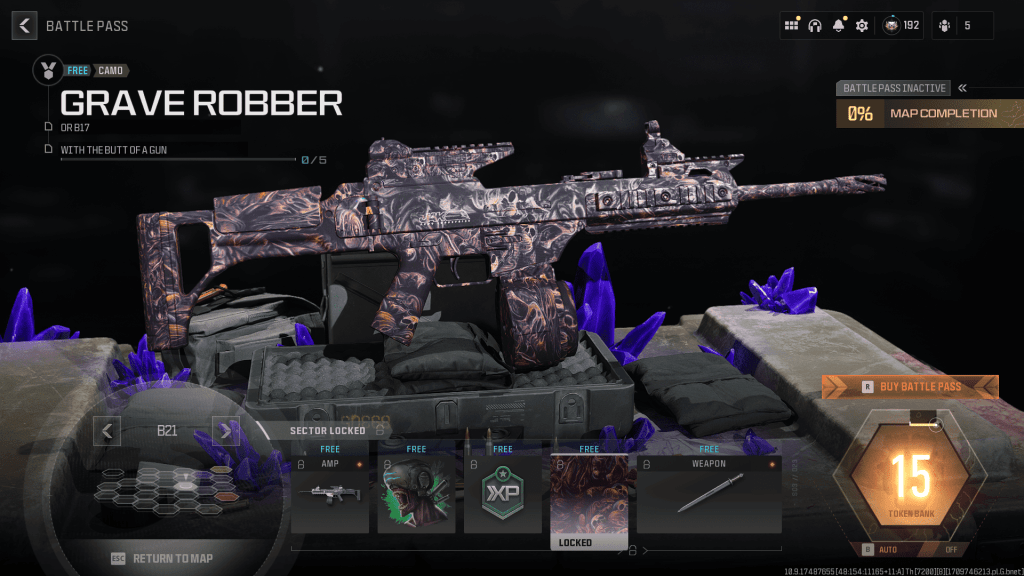Open the headset voice channels icon

(x=815, y=25)
